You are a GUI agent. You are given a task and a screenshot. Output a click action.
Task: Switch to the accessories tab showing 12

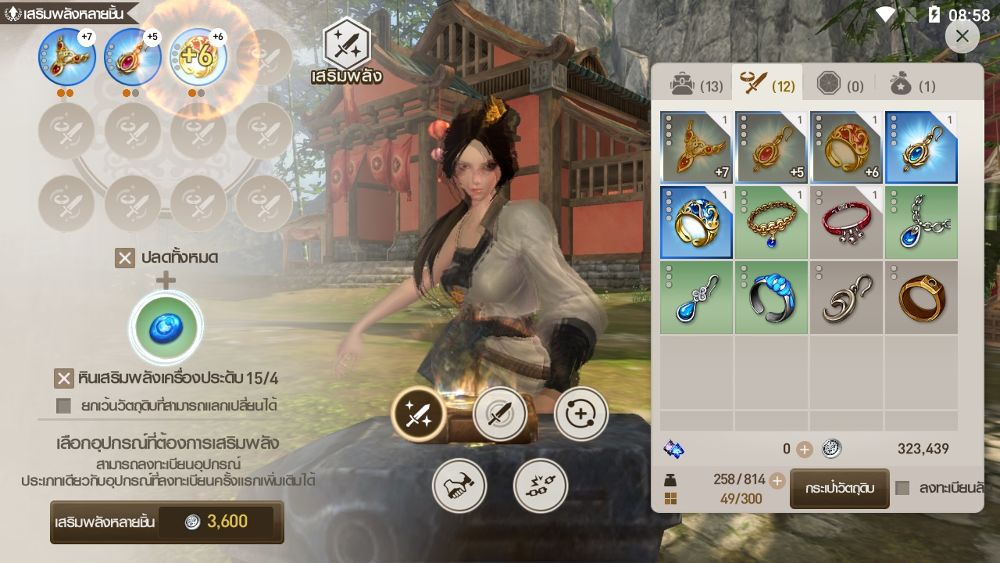765,85
